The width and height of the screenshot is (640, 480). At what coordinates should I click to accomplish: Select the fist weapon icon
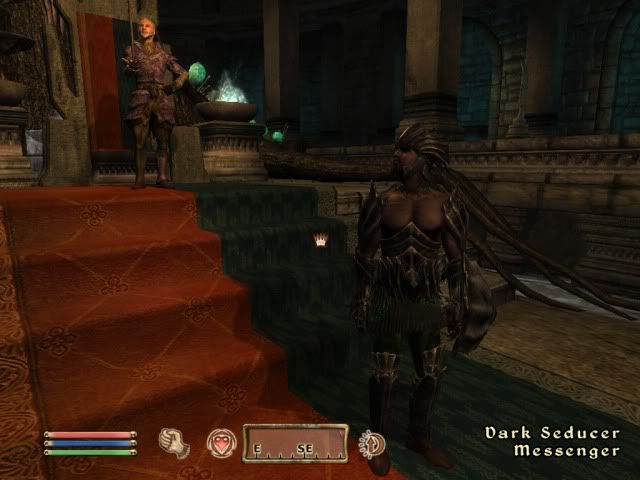pos(176,443)
